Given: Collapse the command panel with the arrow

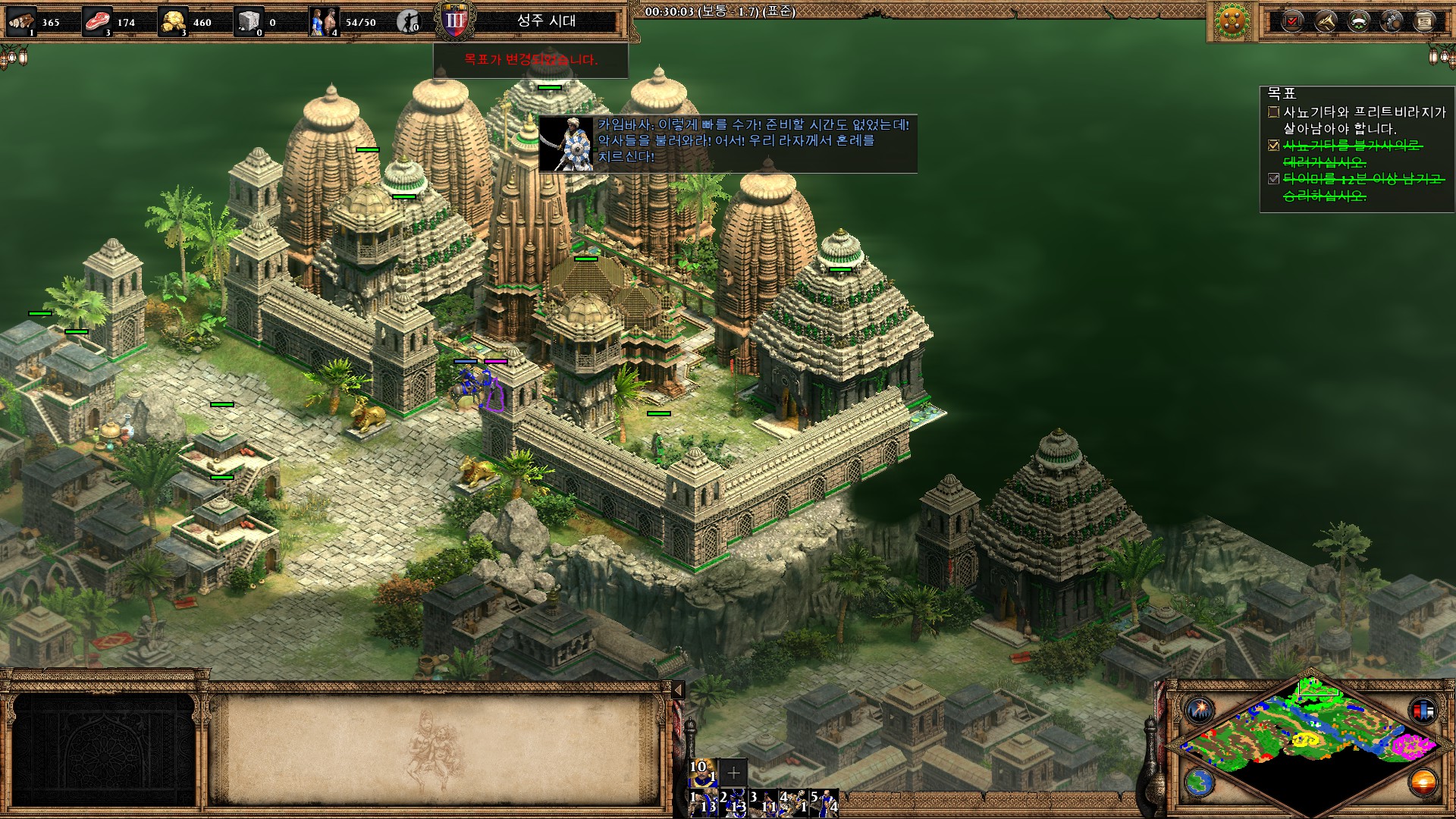Looking at the screenshot, I should click(x=679, y=689).
